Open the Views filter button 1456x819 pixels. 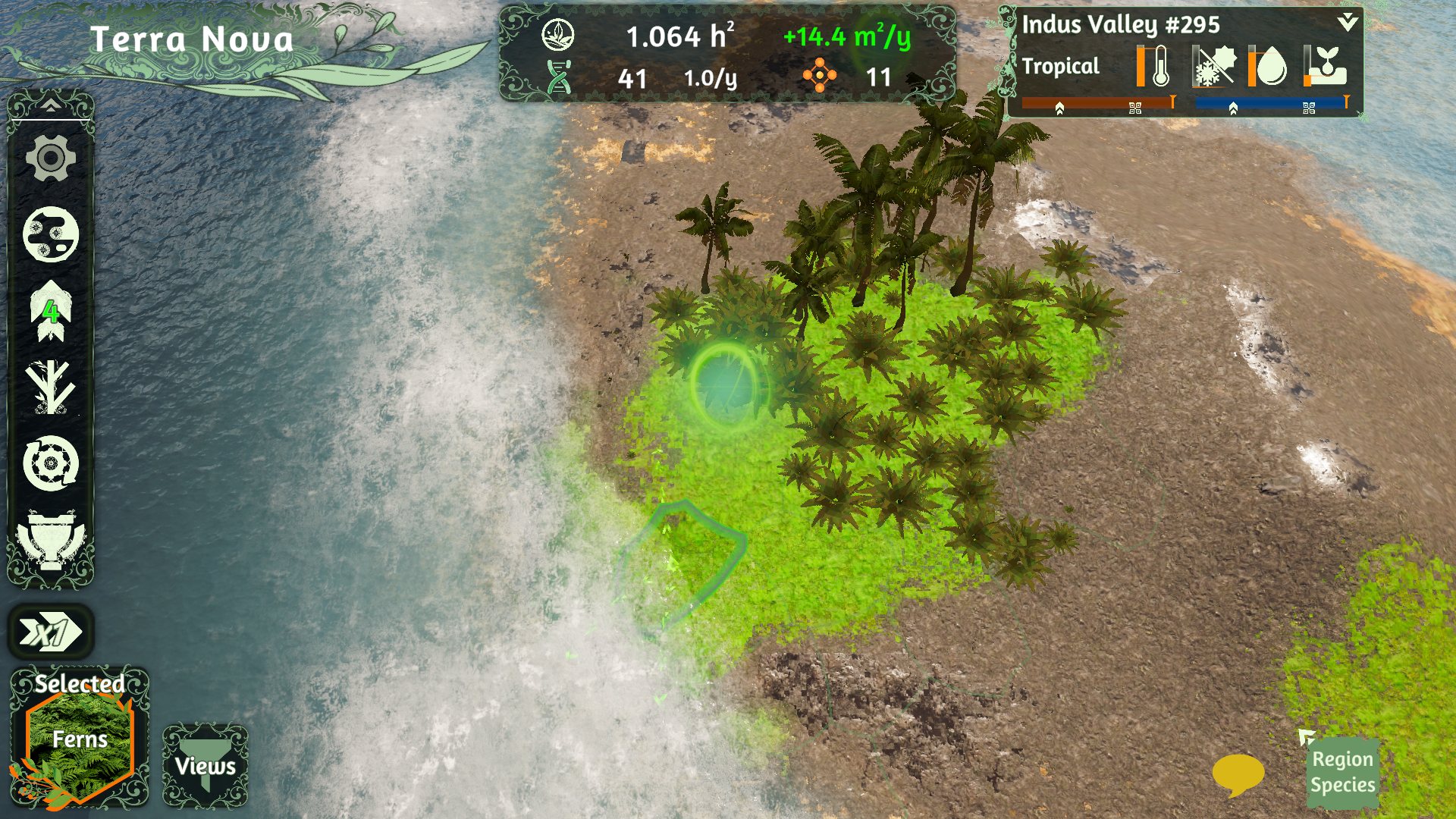click(206, 765)
